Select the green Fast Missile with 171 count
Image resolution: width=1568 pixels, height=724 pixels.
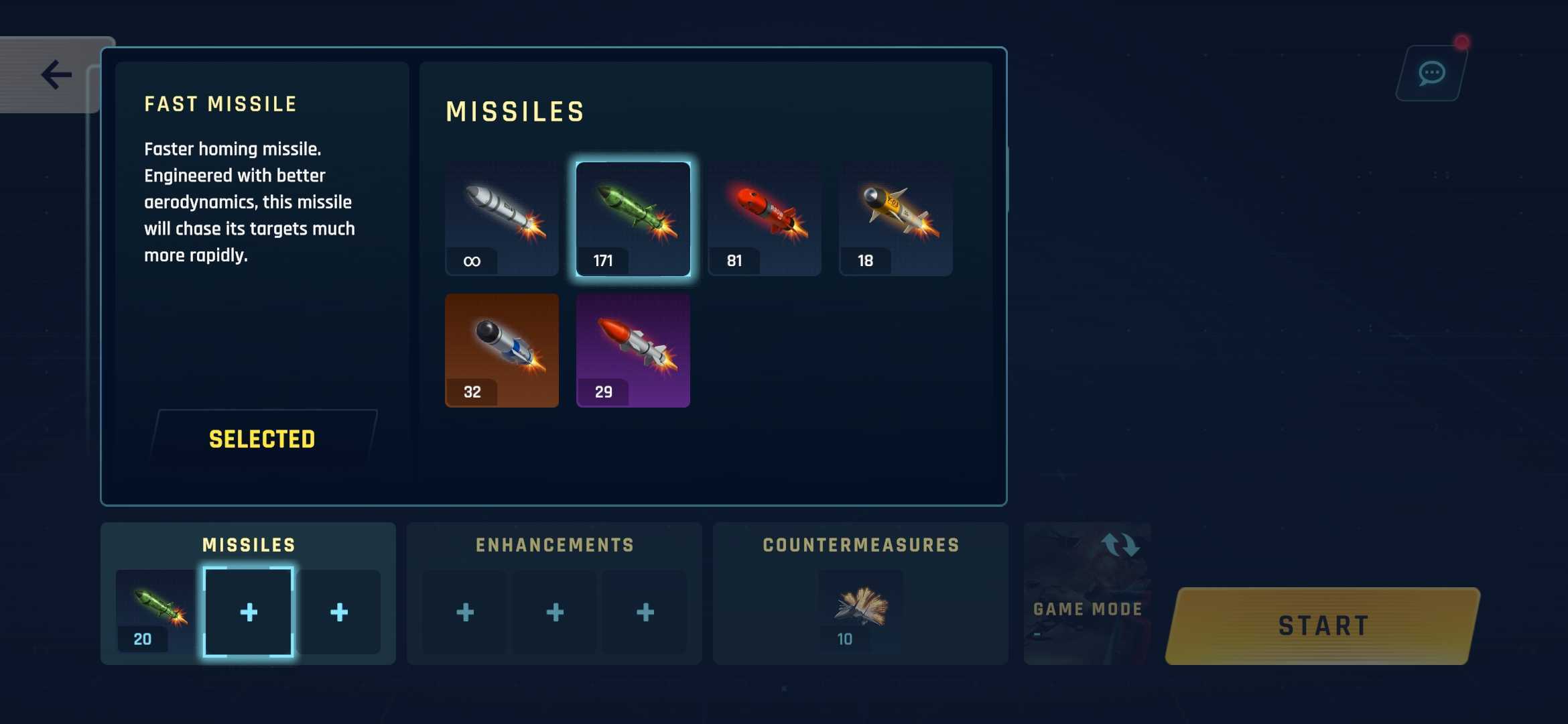click(633, 218)
